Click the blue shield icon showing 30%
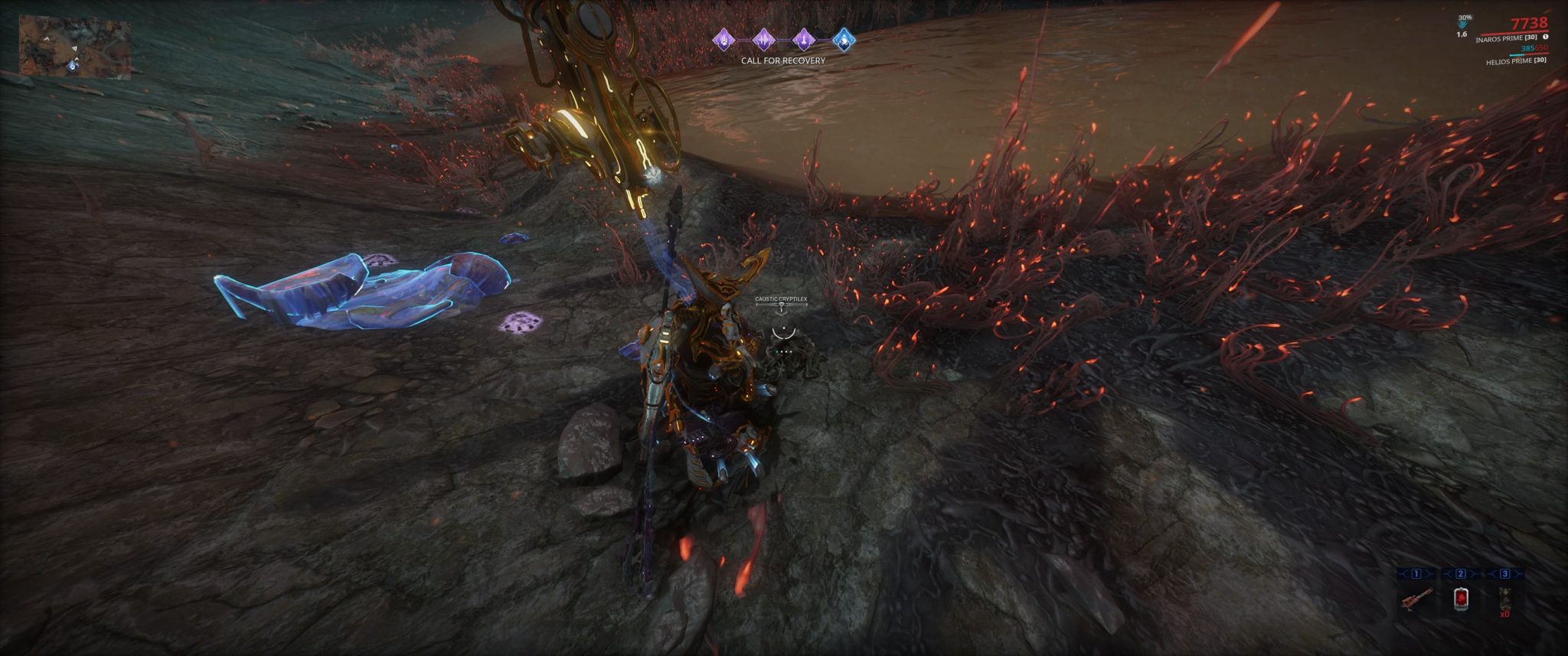 click(x=1463, y=21)
